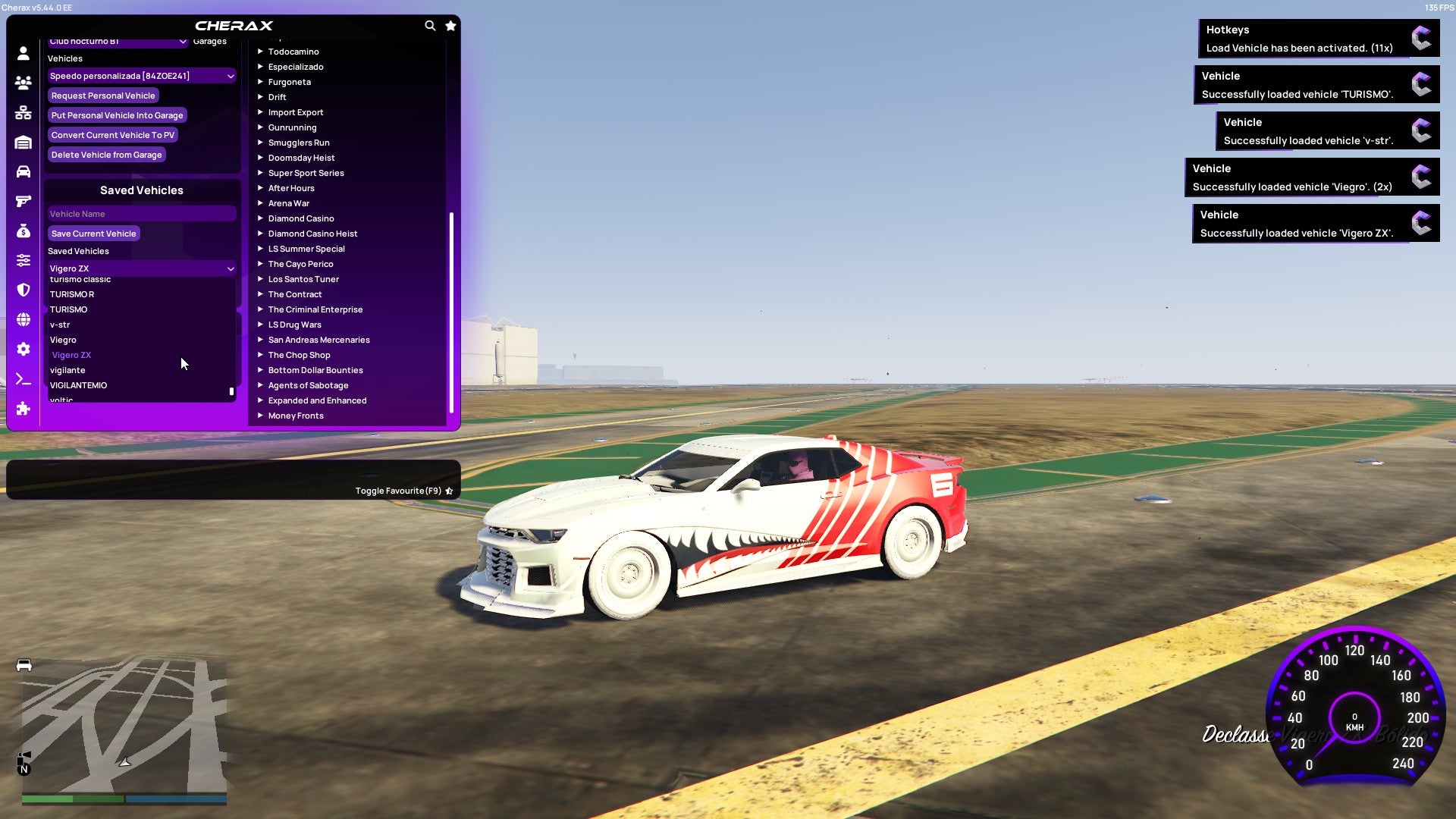Open the favourites star icon
Viewport: 1456px width, 819px height.
click(450, 25)
